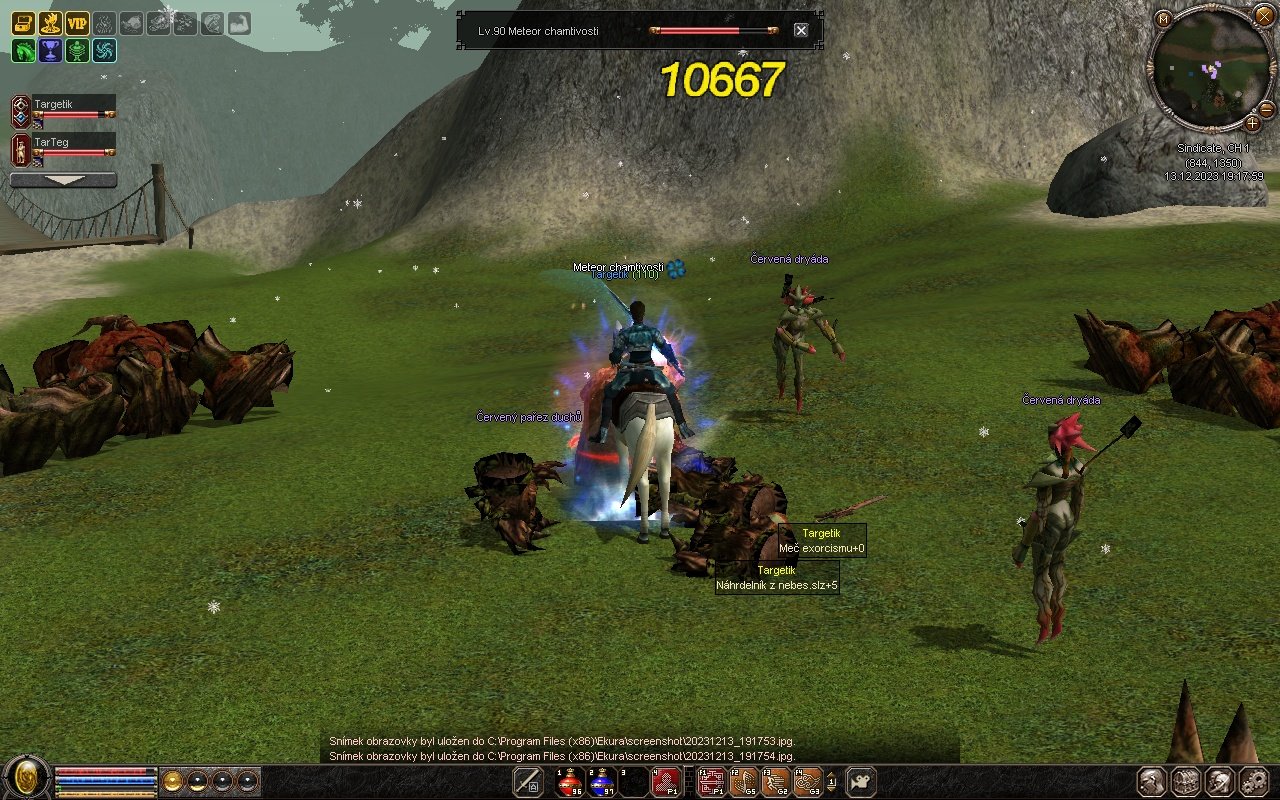Toggle the camera mode button
The height and width of the screenshot is (800, 1280).
click(x=861, y=782)
